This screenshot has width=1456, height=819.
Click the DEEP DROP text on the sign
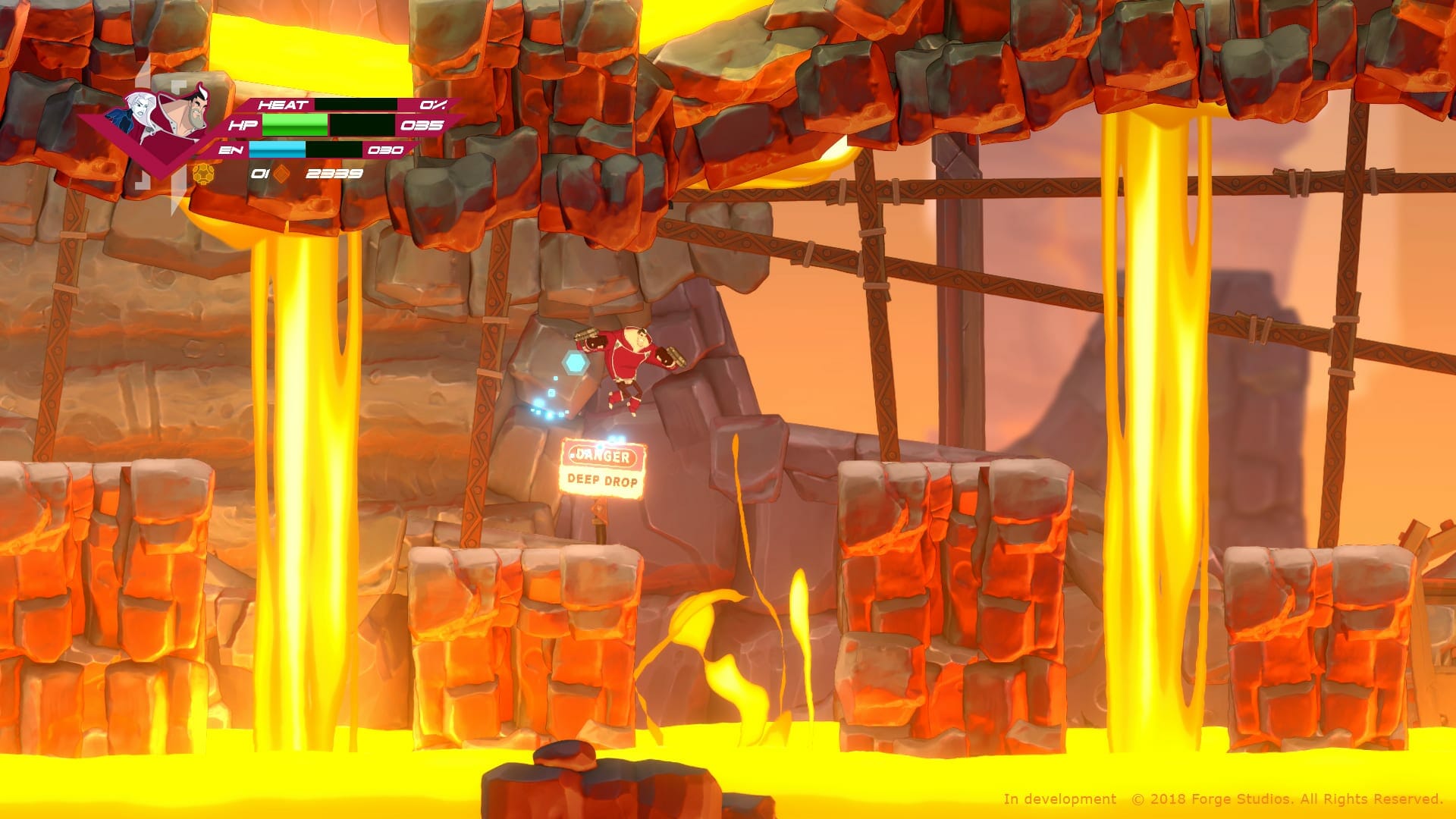603,481
